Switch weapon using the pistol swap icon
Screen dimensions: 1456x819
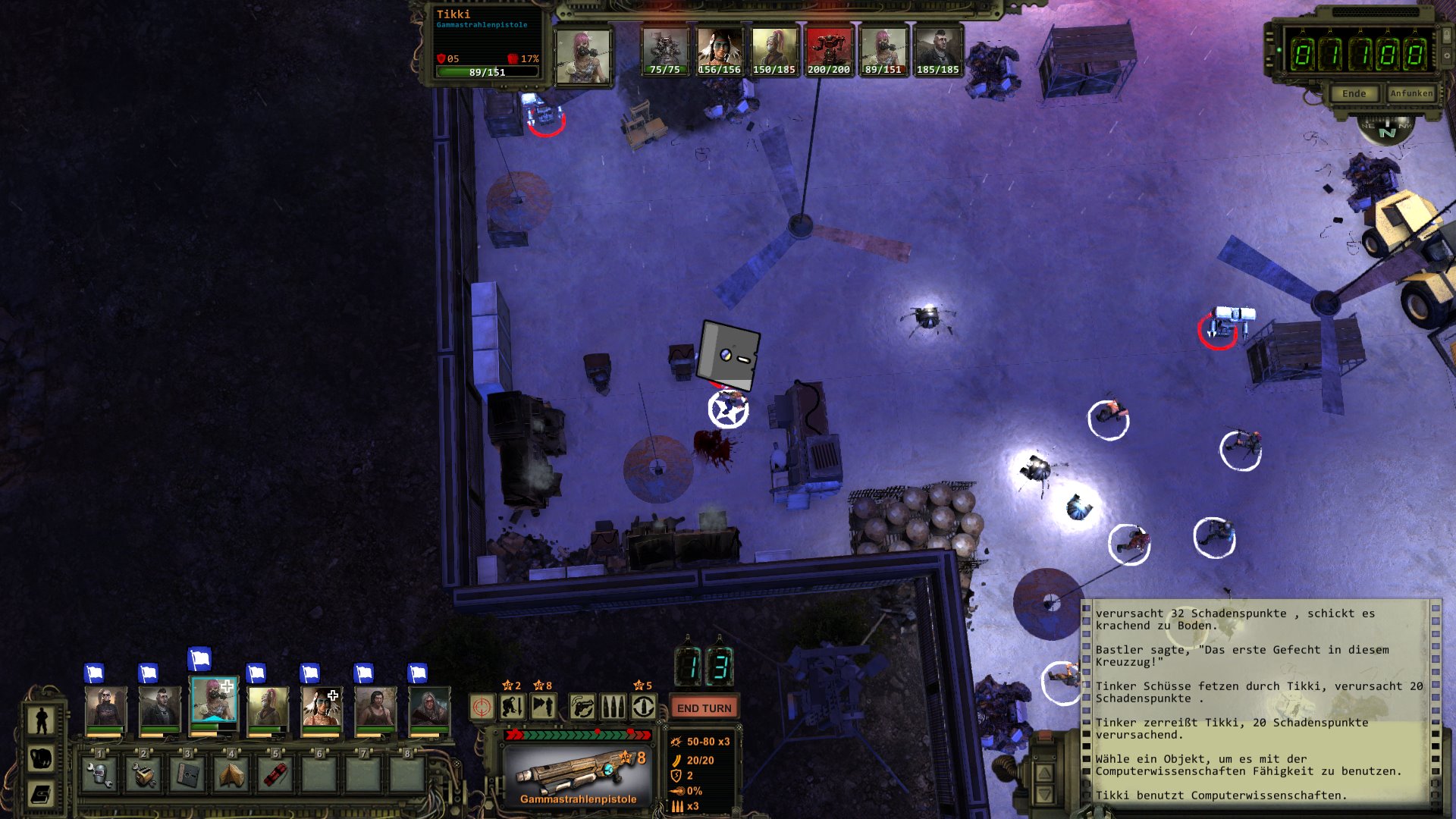[582, 708]
